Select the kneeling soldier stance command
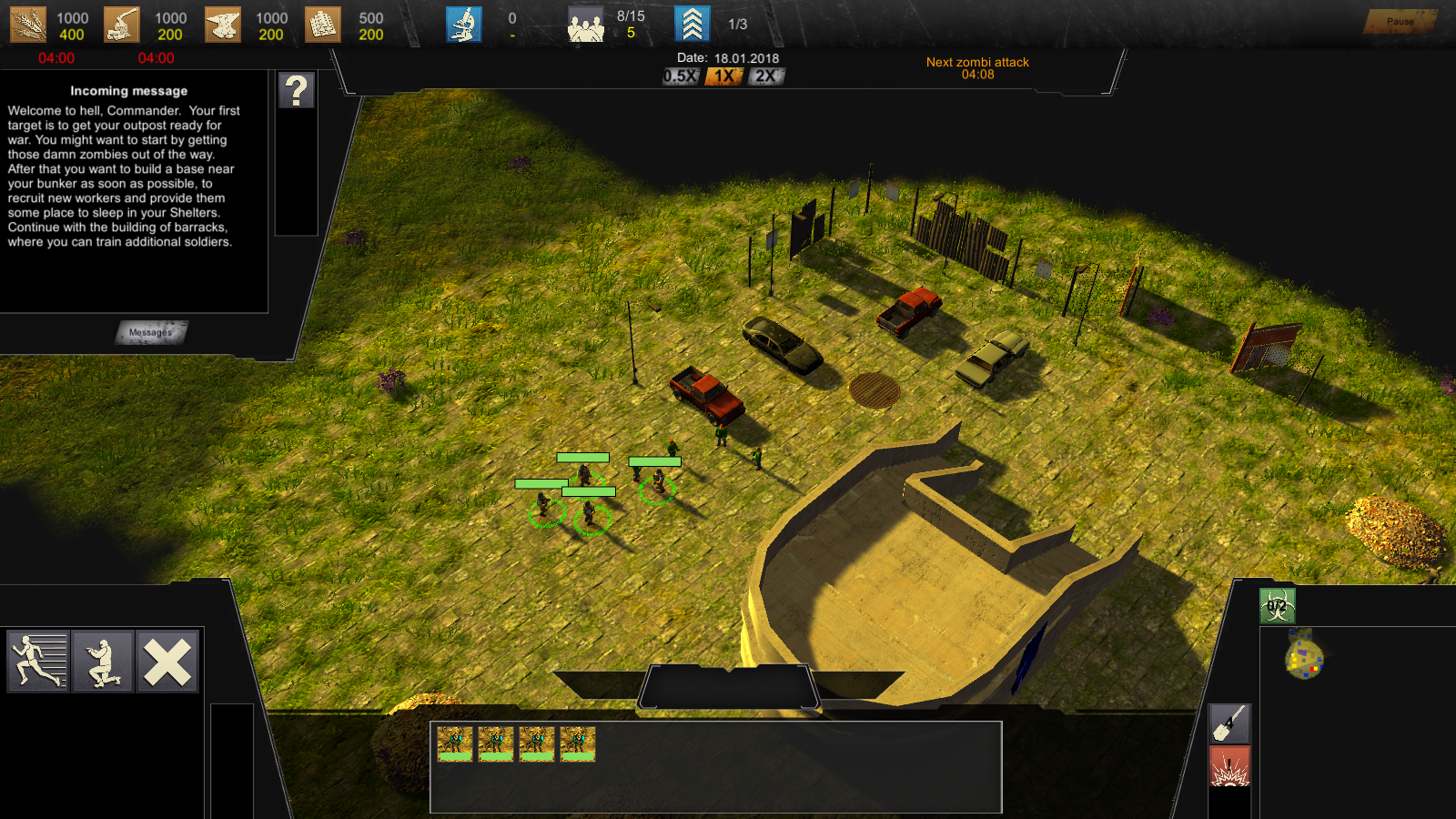The width and height of the screenshot is (1456, 819). click(x=103, y=662)
